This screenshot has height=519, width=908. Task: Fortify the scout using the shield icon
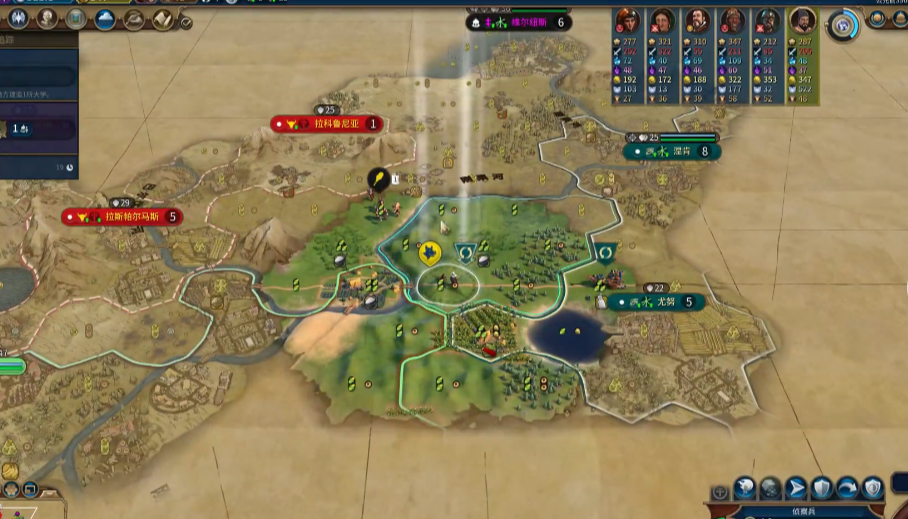[821, 487]
